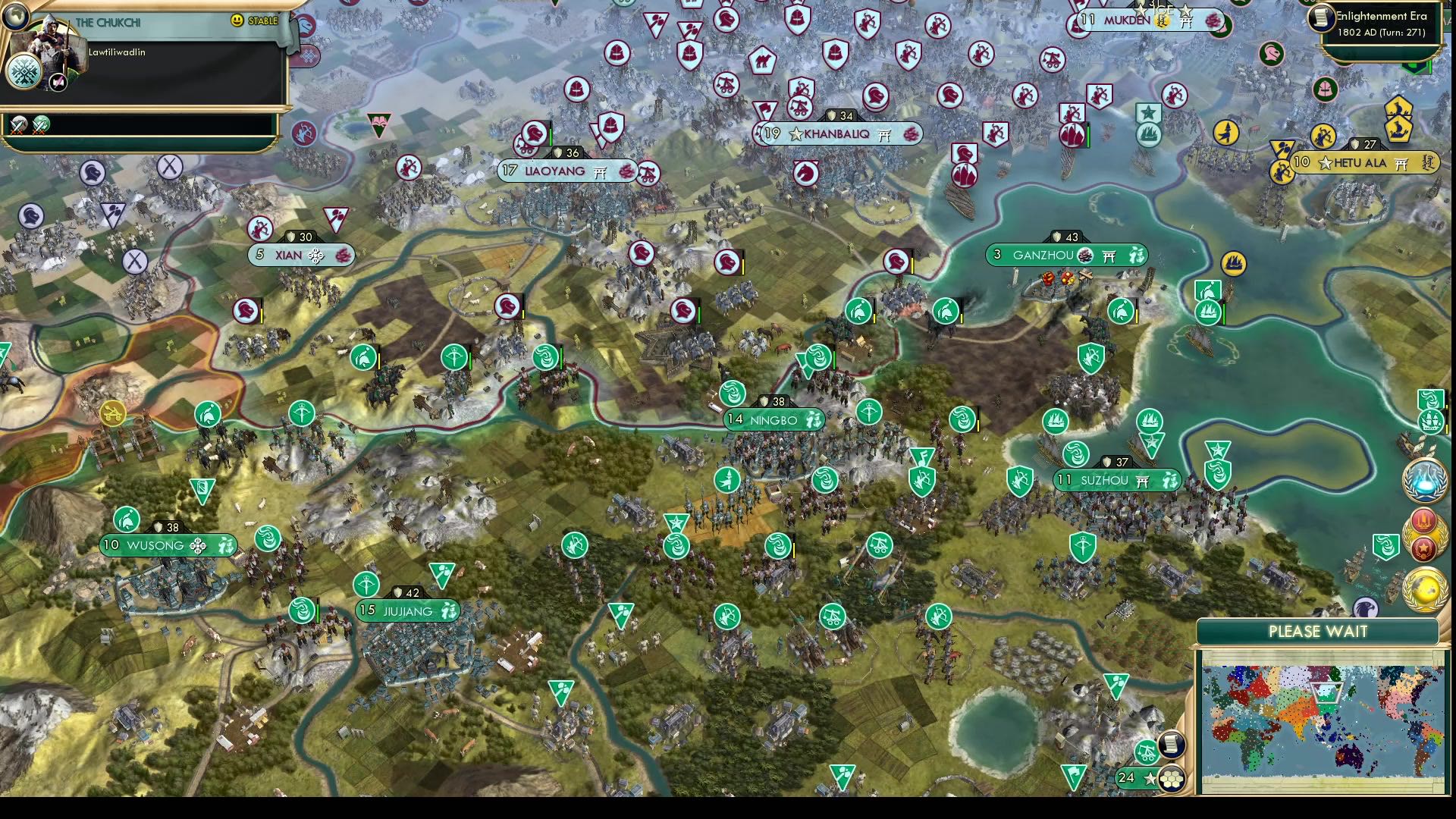Click THE CHUKCHI title banner
Image resolution: width=1456 pixels, height=819 pixels.
[108, 22]
